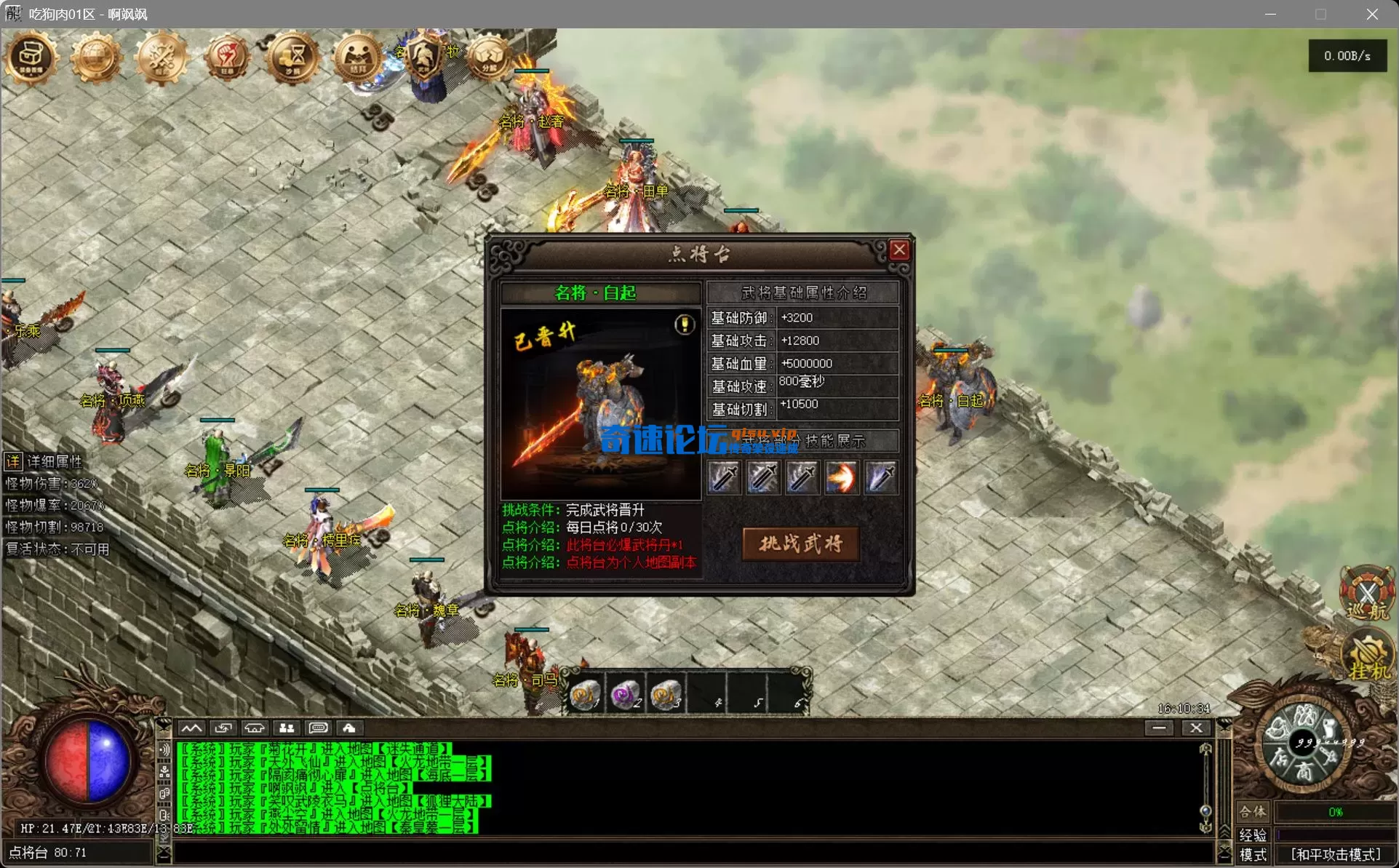
Task: Click the 结拜 handshake icon in top toolbar
Action: [356, 57]
